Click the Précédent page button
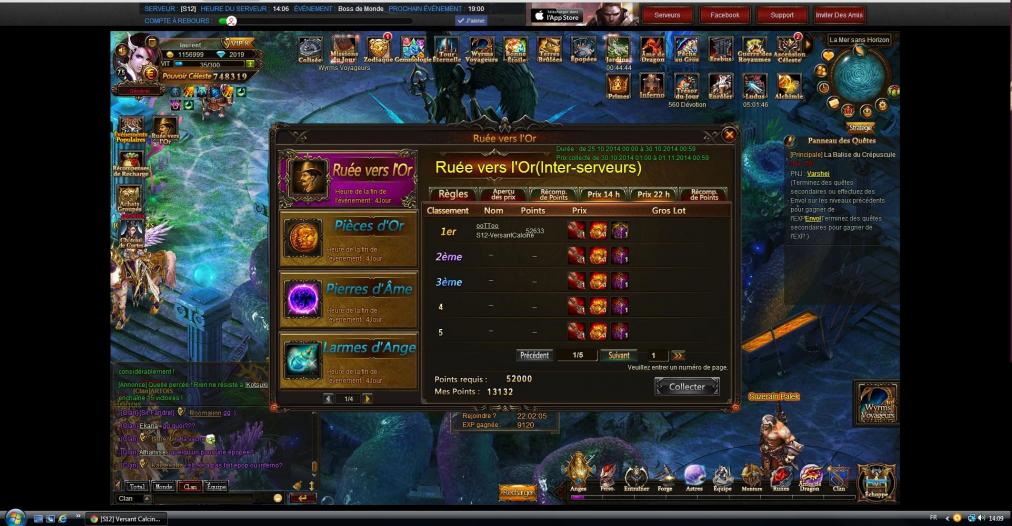The height and width of the screenshot is (526, 1012). click(535, 355)
